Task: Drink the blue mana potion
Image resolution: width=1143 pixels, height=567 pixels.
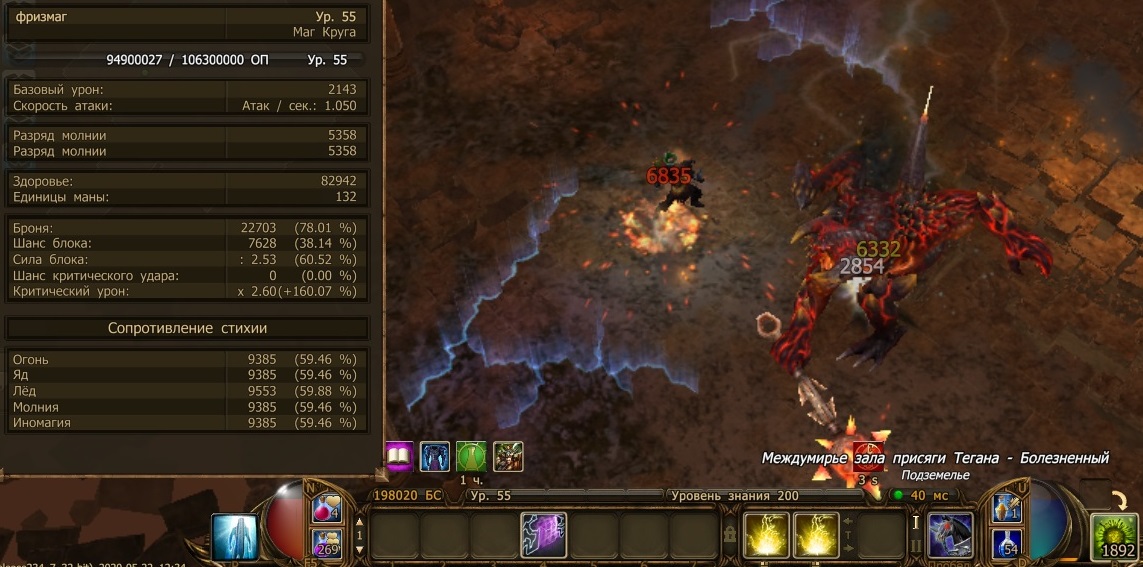Action: 1007,545
